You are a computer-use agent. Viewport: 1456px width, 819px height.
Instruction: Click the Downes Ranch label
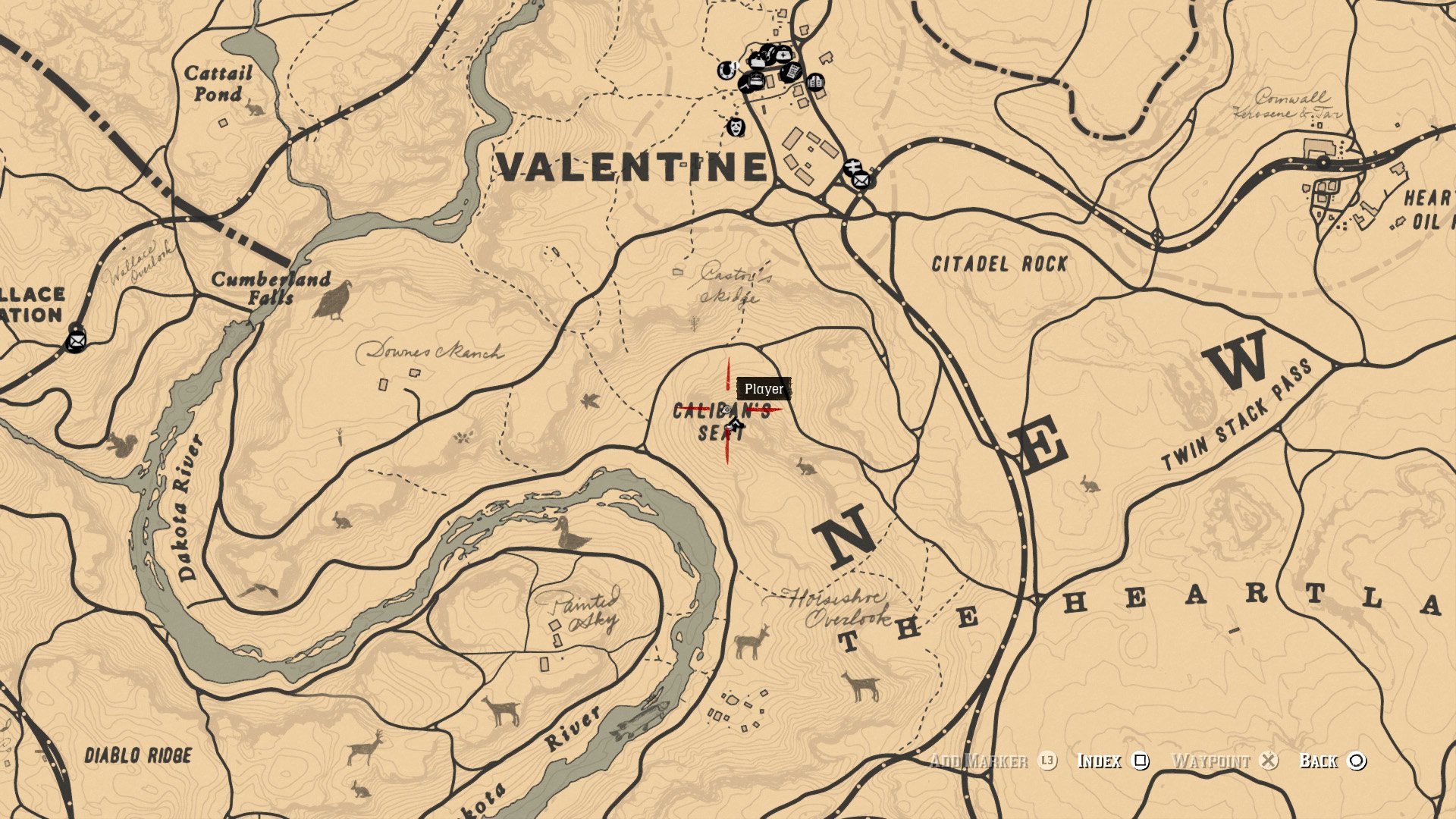point(434,351)
